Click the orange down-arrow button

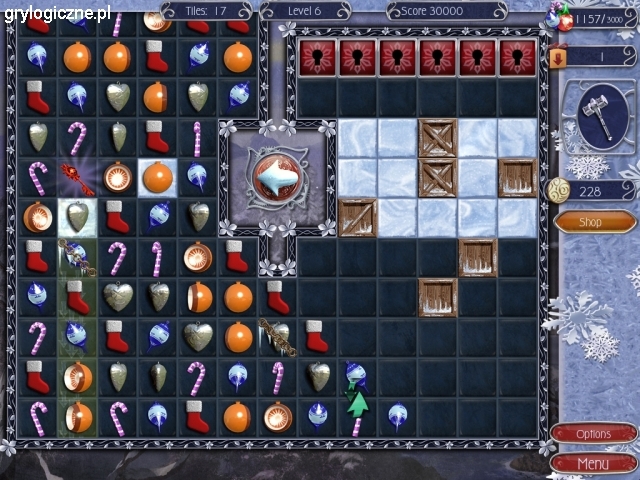[x=558, y=58]
